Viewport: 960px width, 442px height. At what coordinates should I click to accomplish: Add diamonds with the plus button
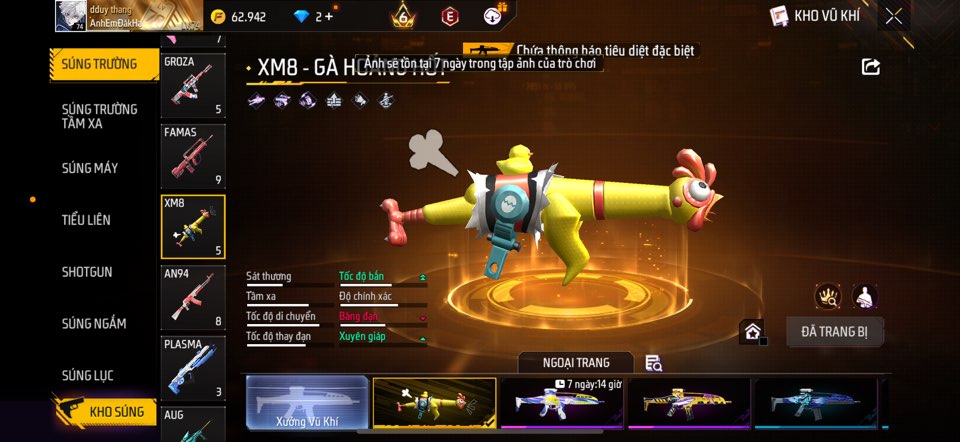point(329,16)
